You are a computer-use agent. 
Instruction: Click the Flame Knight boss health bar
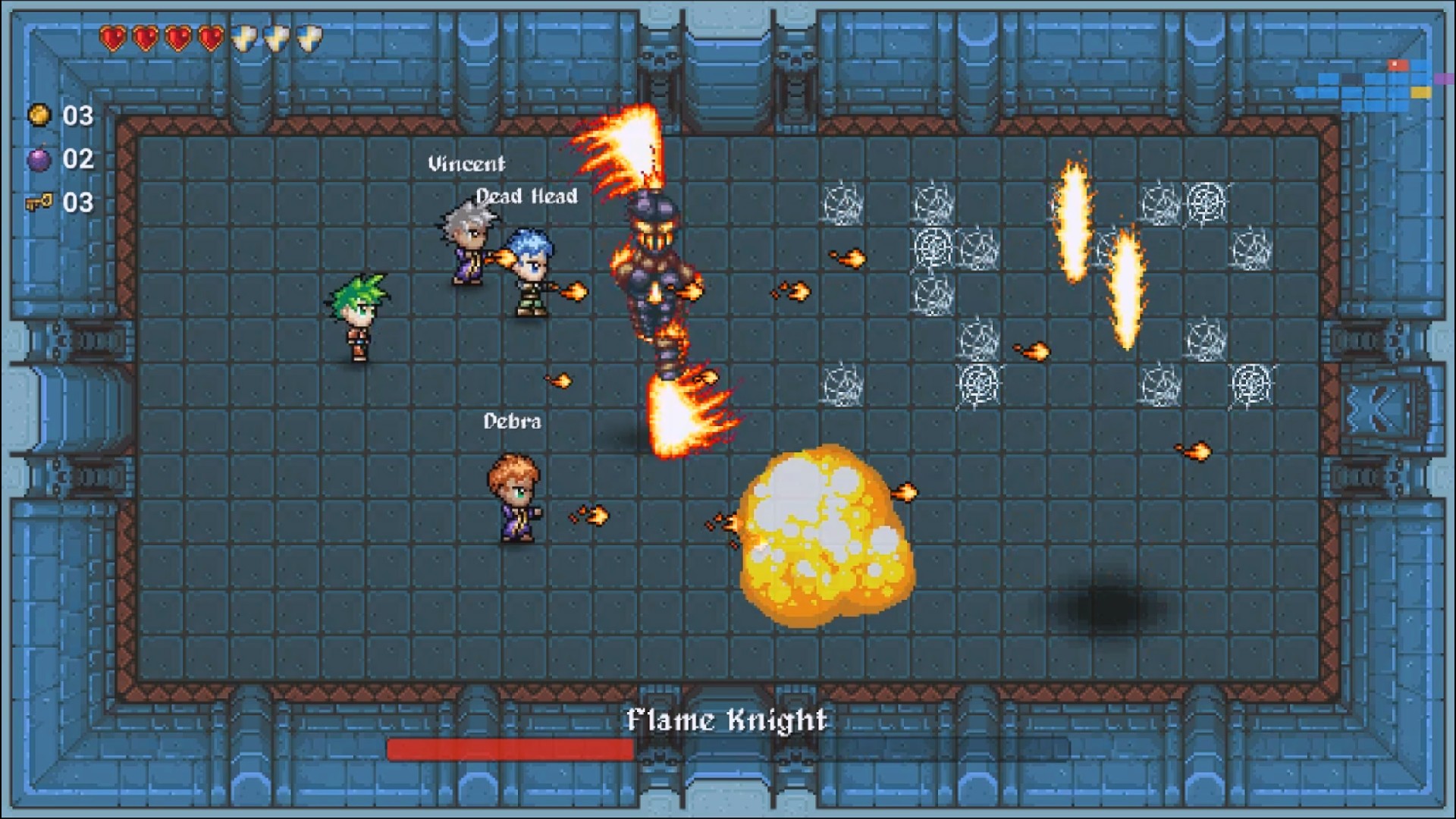(510, 751)
